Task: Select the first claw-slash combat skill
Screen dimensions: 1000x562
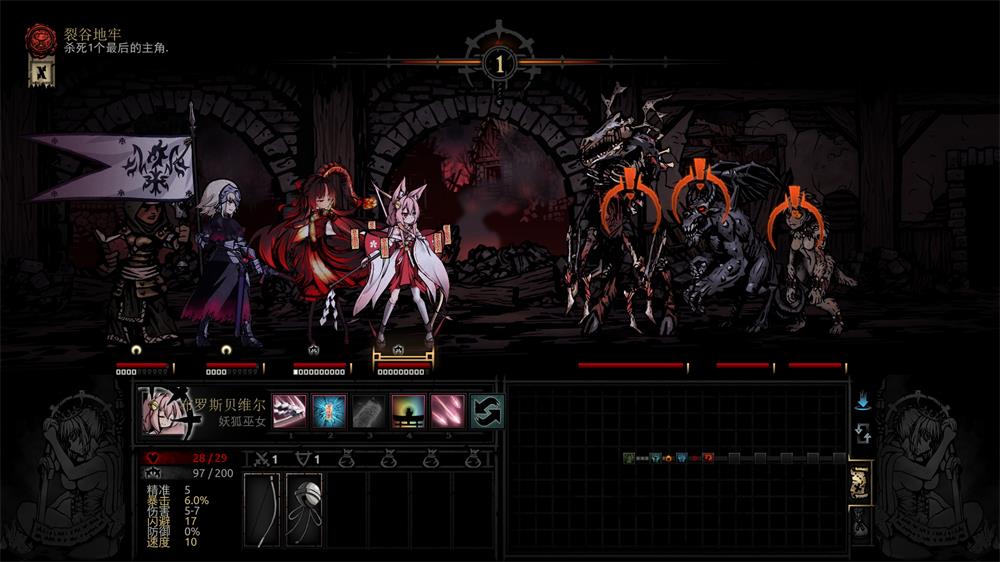Action: (289, 411)
